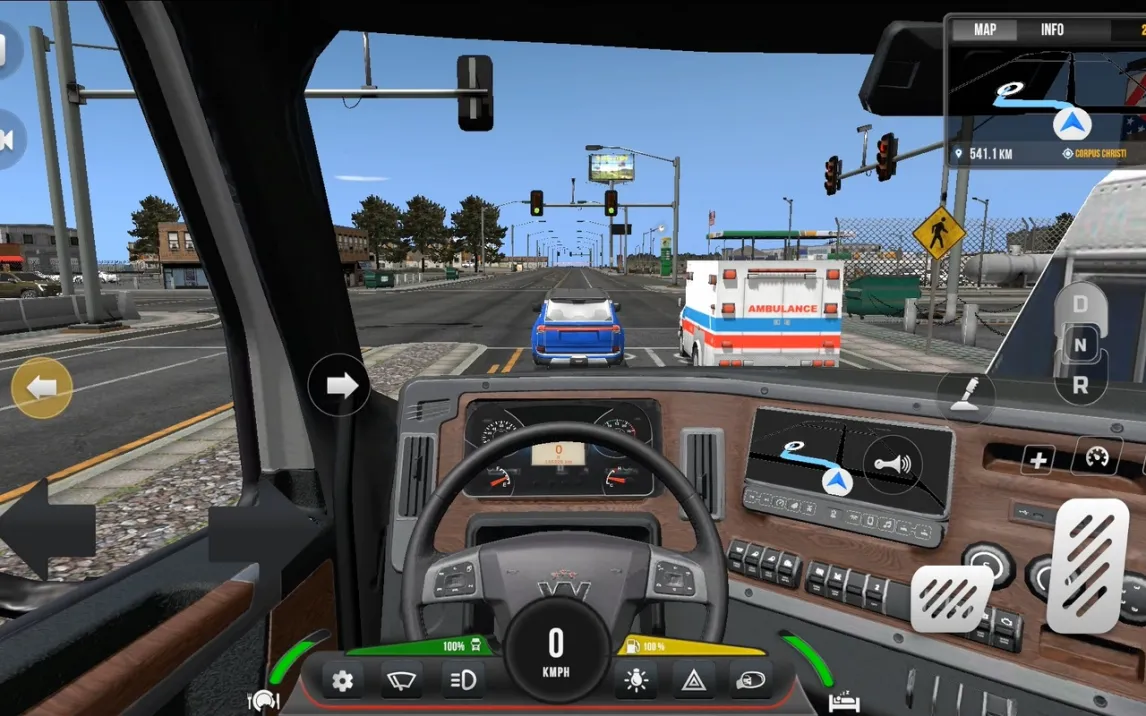Image resolution: width=1146 pixels, height=716 pixels.
Task: Activate the hazard warning triangle
Action: (x=692, y=682)
